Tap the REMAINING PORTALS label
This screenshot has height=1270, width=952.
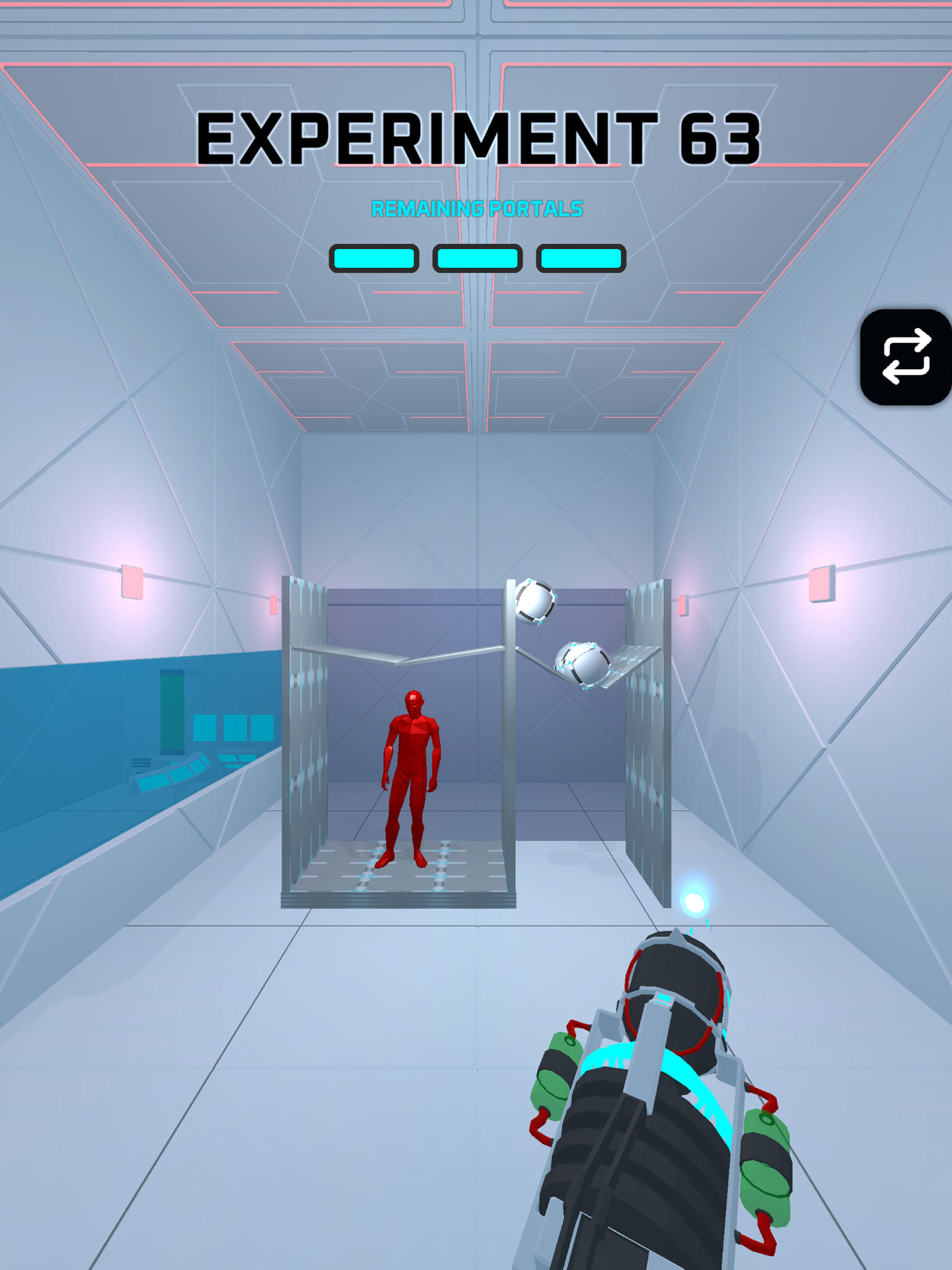point(477,208)
